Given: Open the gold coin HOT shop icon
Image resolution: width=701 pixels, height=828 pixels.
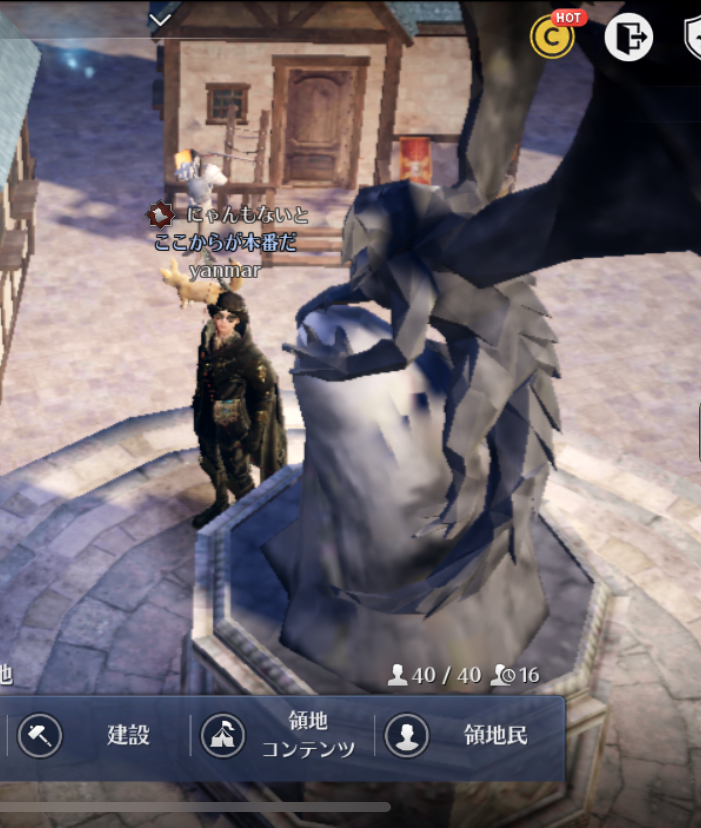Looking at the screenshot, I should pos(552,38).
